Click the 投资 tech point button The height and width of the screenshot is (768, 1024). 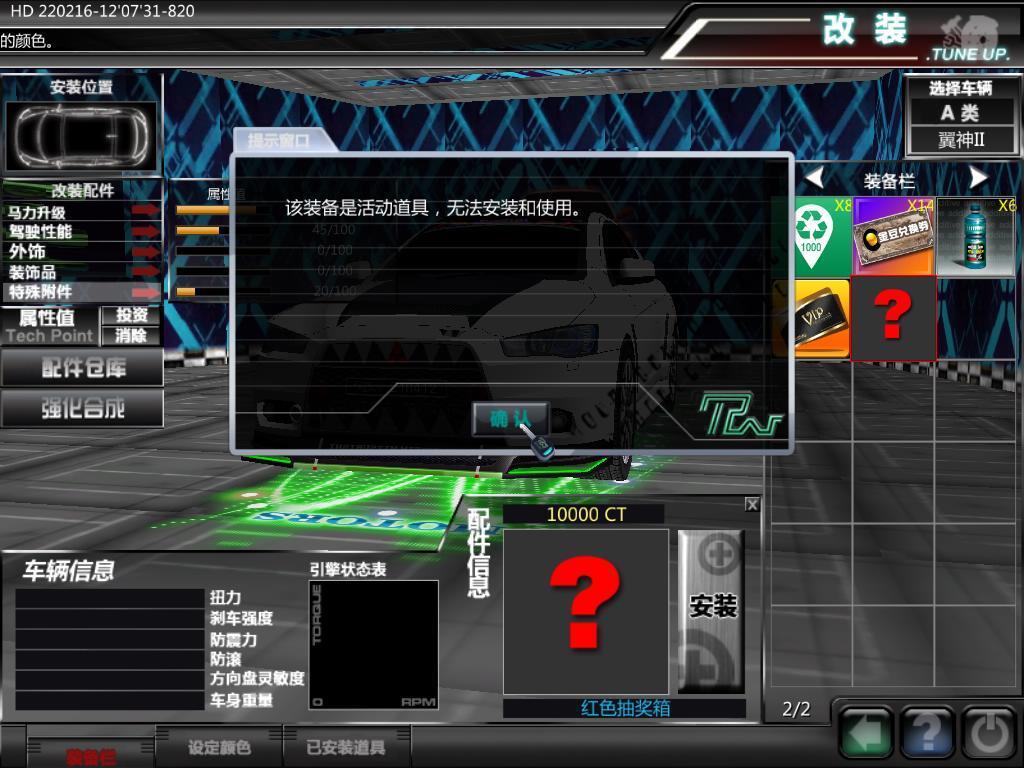[131, 316]
